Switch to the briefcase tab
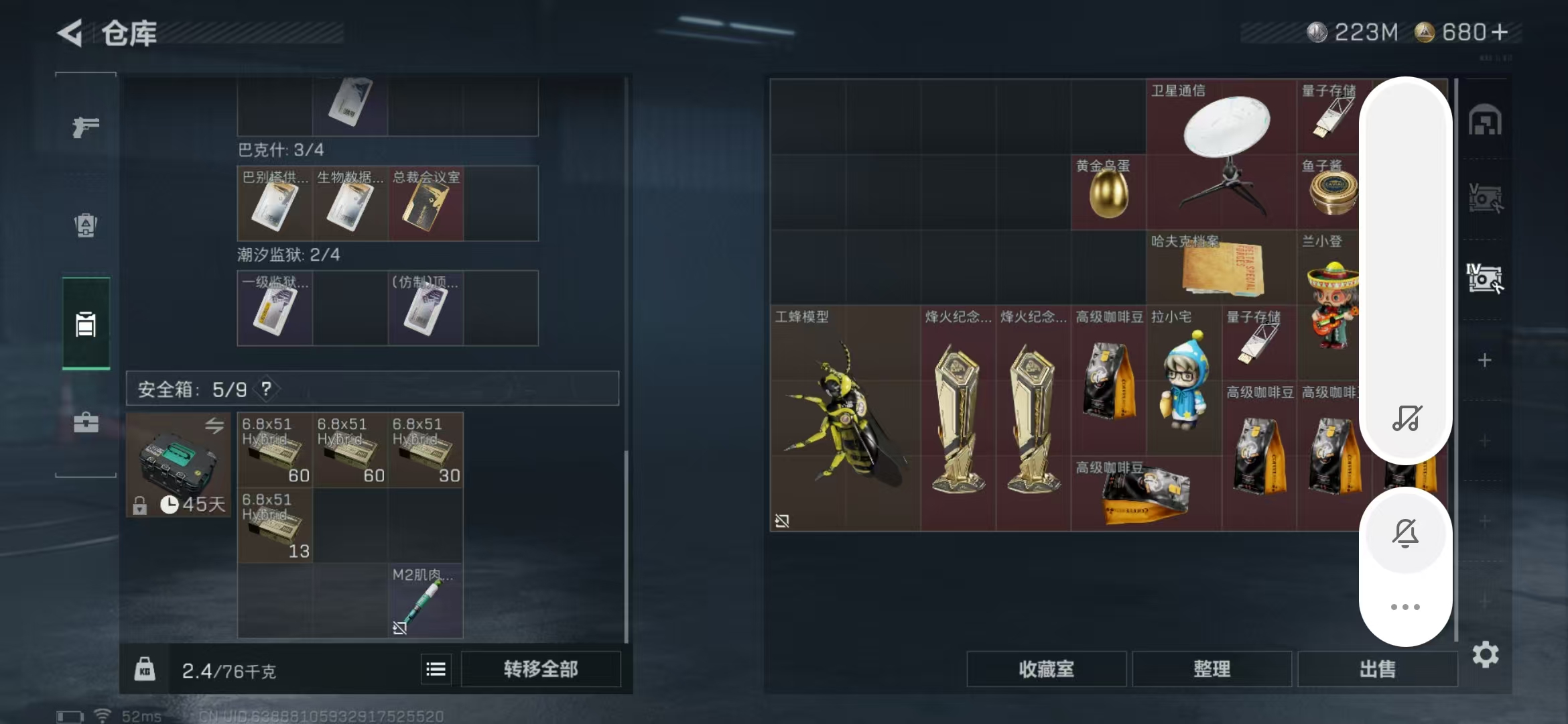This screenshot has height=724, width=1568. tap(86, 422)
